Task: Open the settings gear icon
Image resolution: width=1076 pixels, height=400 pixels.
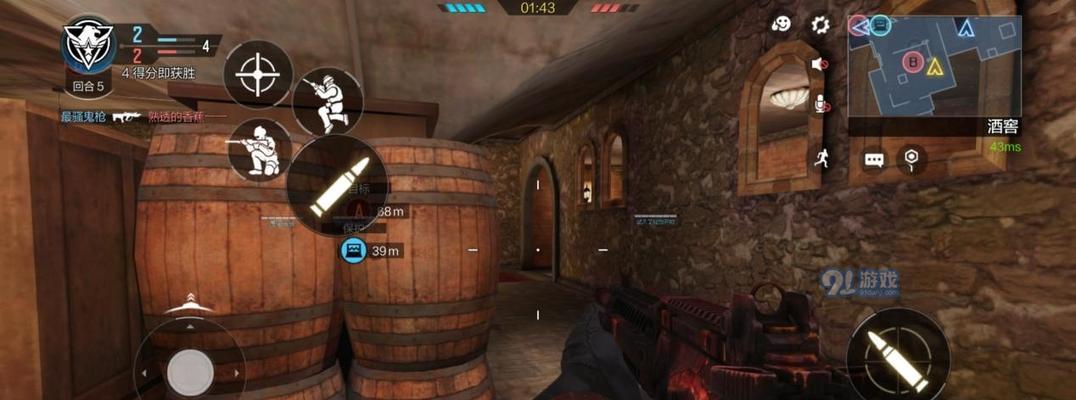Action: (x=821, y=24)
